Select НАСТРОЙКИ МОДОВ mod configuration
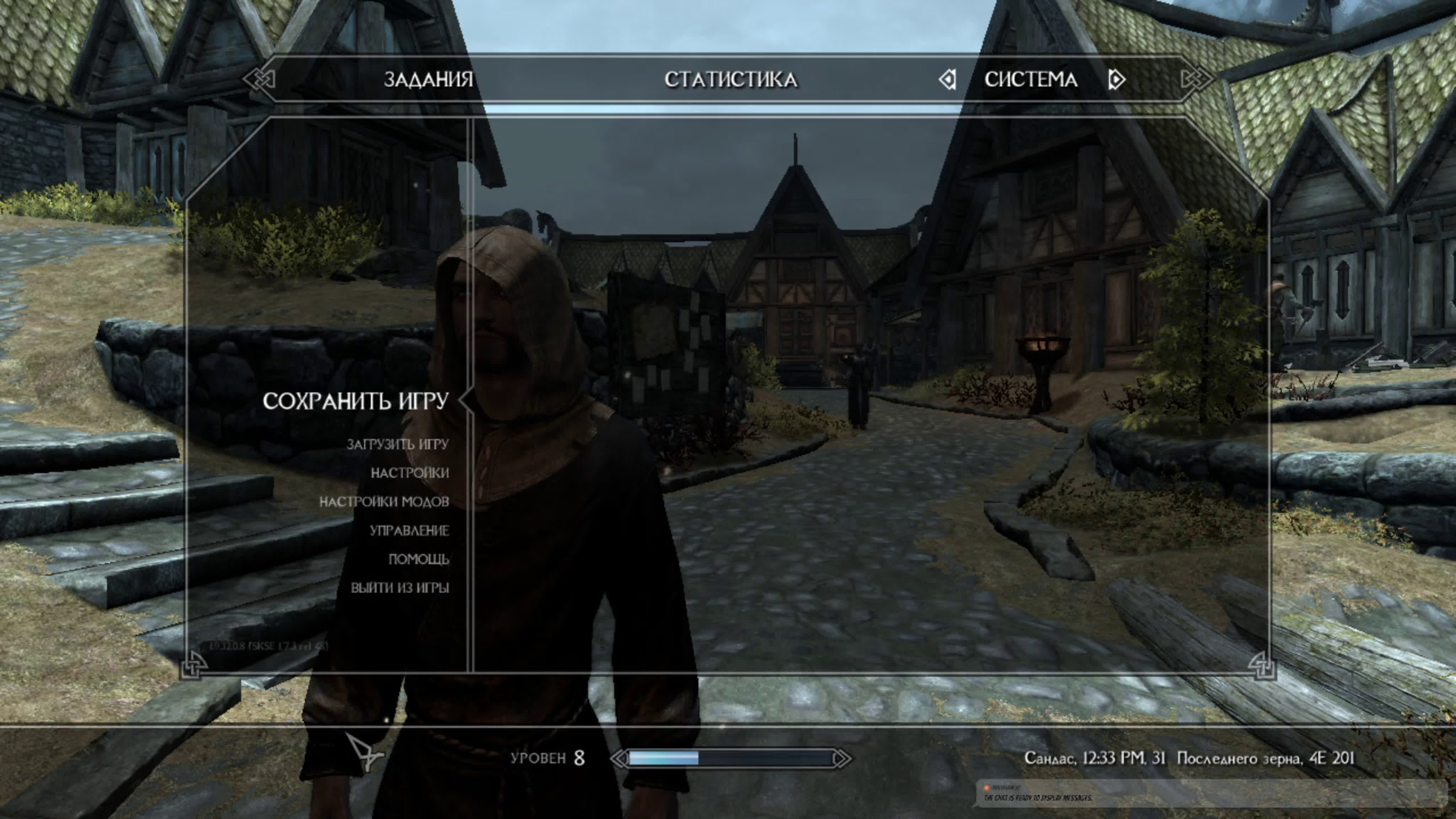 pyautogui.click(x=384, y=502)
